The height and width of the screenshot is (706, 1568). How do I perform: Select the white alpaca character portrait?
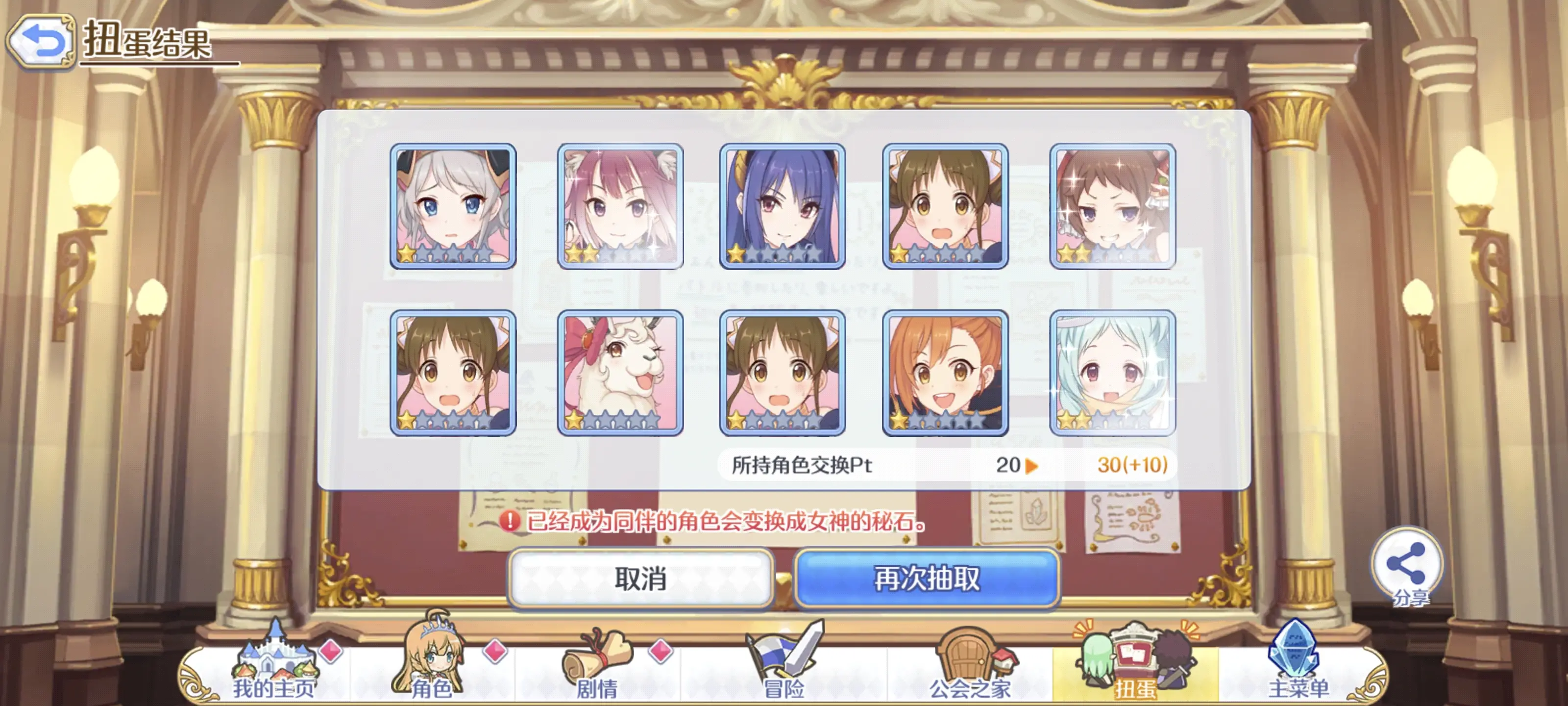pos(620,373)
